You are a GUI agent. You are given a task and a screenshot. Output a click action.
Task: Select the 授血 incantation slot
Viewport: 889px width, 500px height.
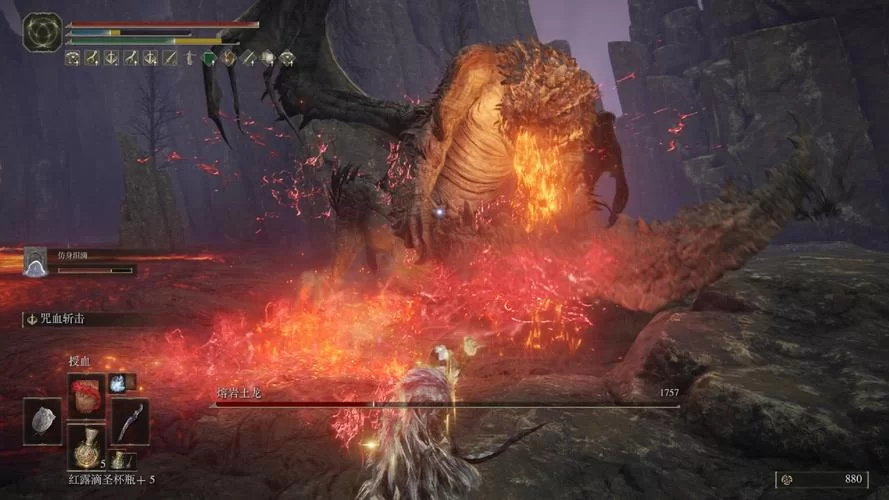tap(86, 393)
